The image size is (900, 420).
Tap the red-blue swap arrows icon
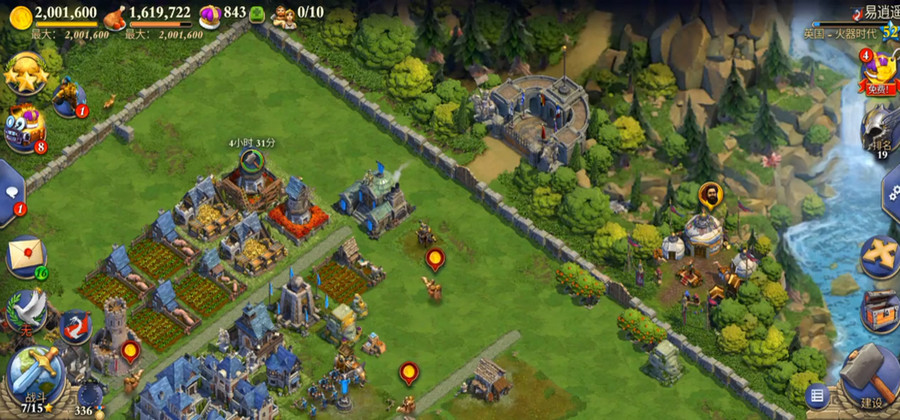75,325
